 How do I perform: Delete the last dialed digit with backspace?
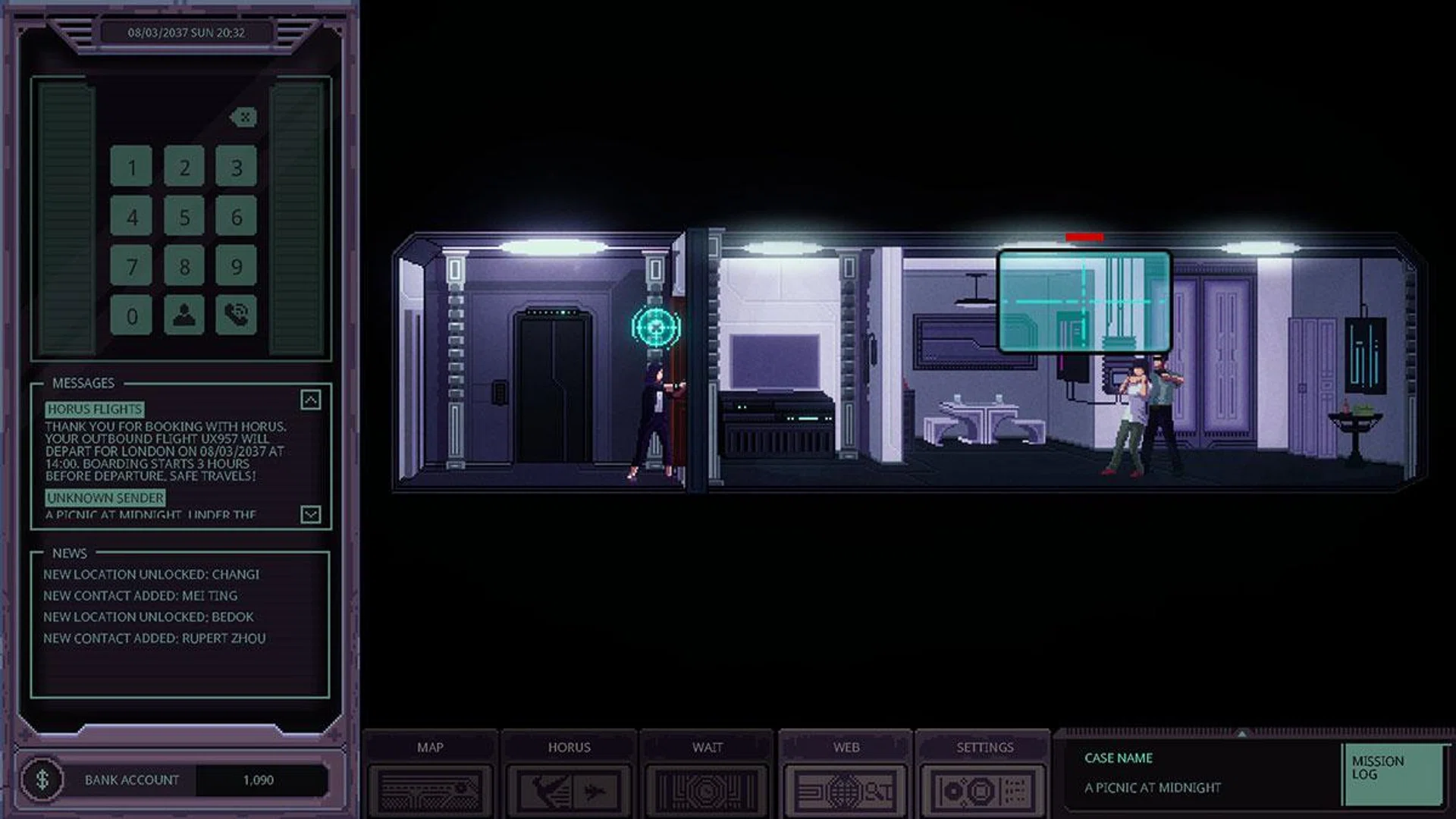pos(243,118)
